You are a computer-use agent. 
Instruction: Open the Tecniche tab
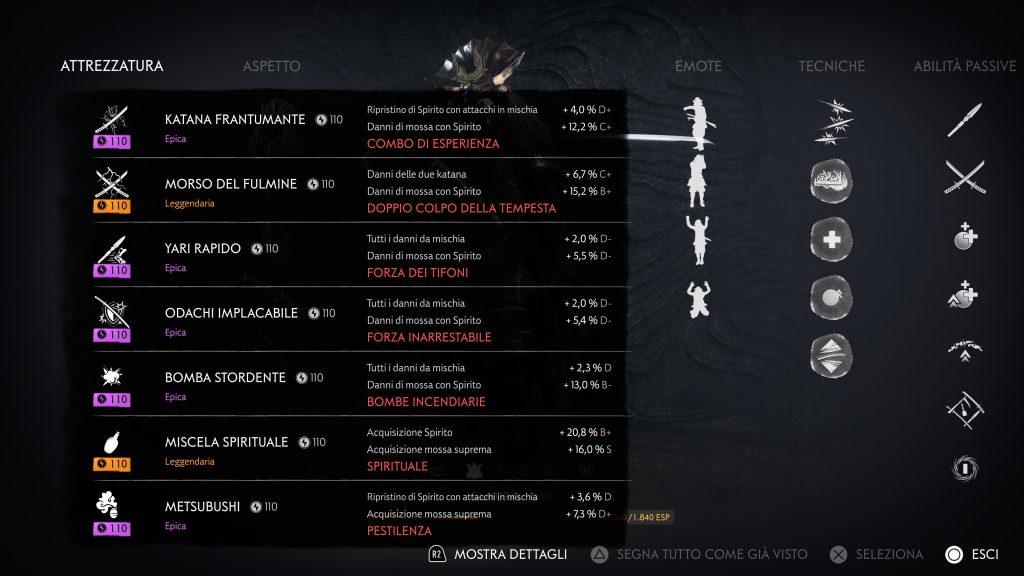click(832, 67)
